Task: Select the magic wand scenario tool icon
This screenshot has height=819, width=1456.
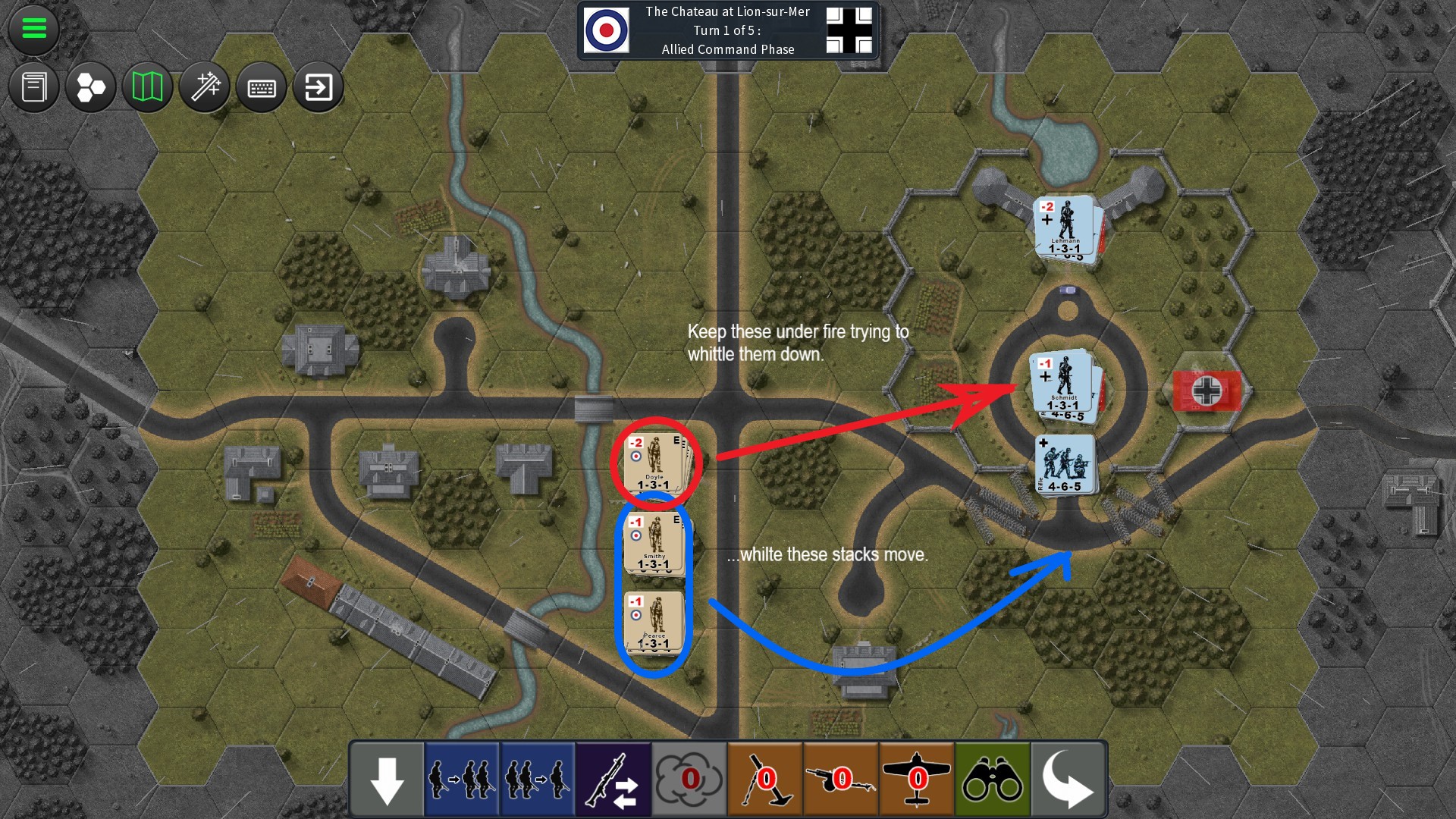Action: [205, 87]
